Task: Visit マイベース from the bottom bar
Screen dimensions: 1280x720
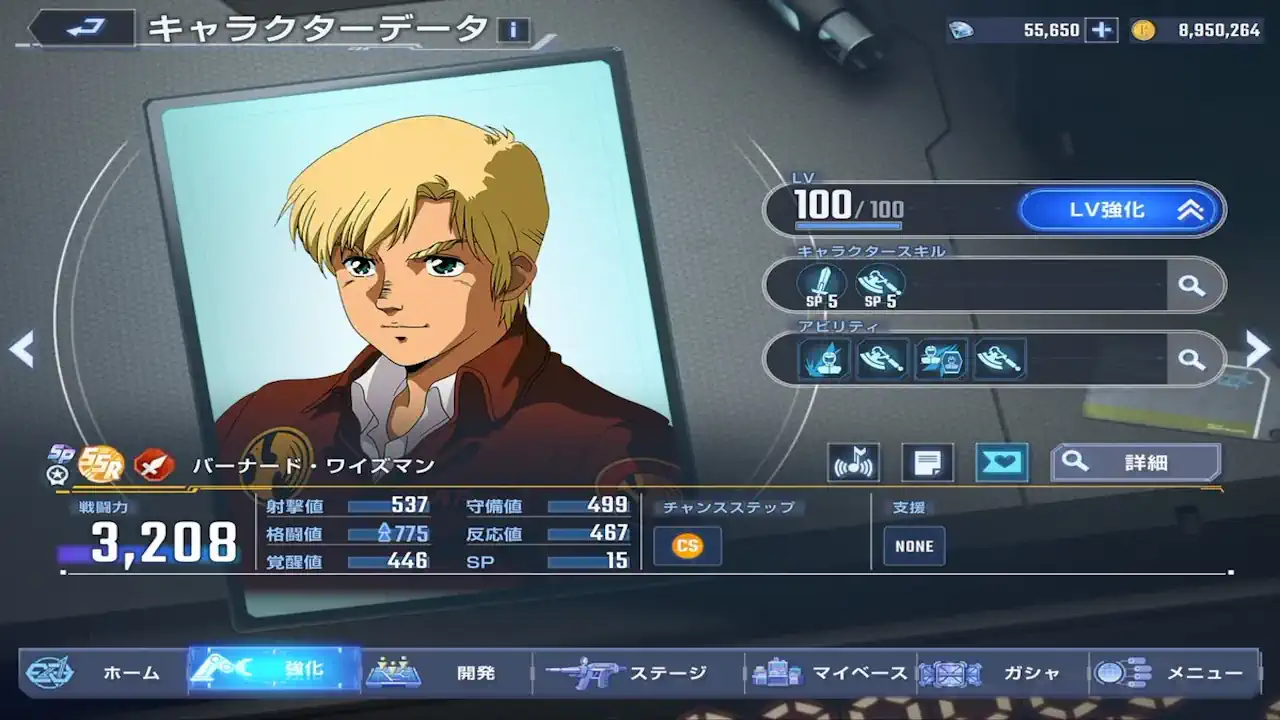Action: [832, 673]
